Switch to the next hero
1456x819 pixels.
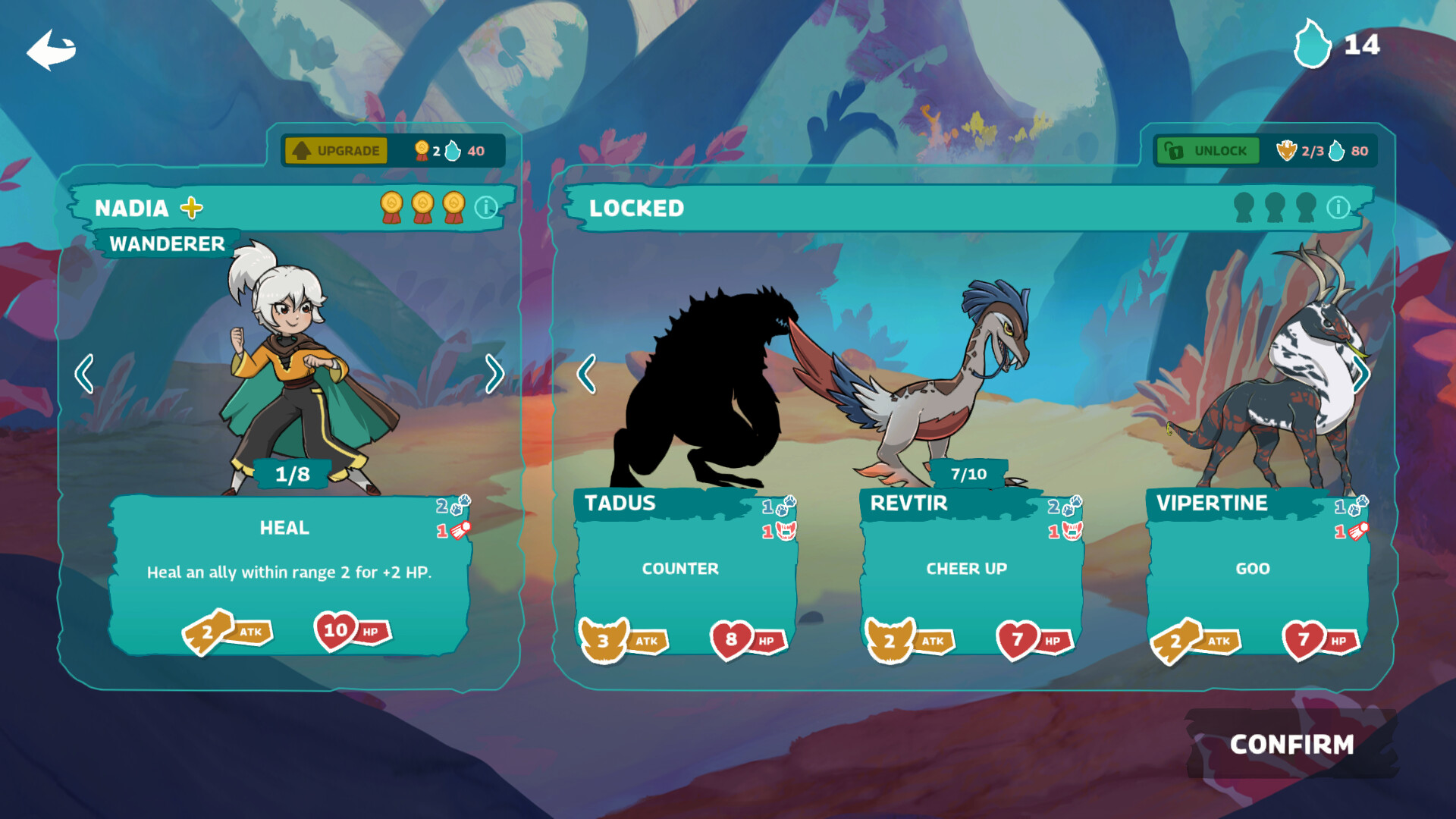[x=494, y=374]
